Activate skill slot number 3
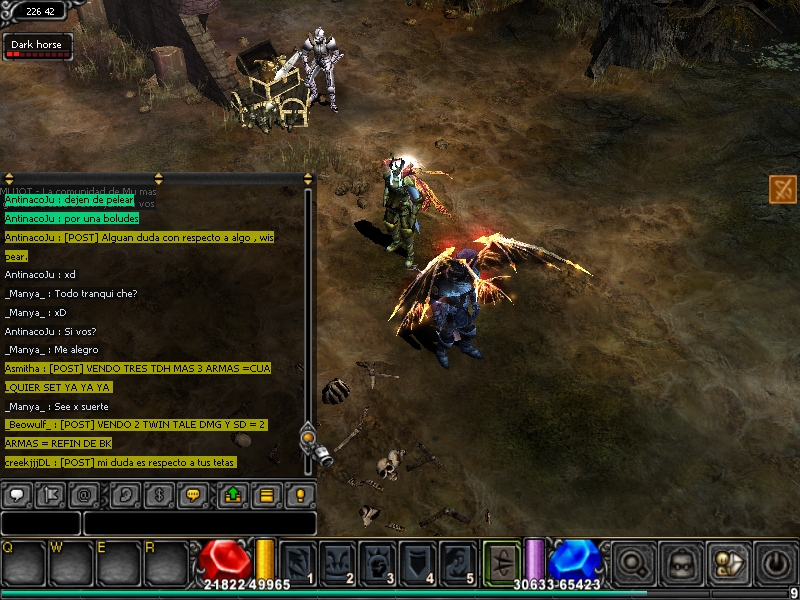 (378, 563)
